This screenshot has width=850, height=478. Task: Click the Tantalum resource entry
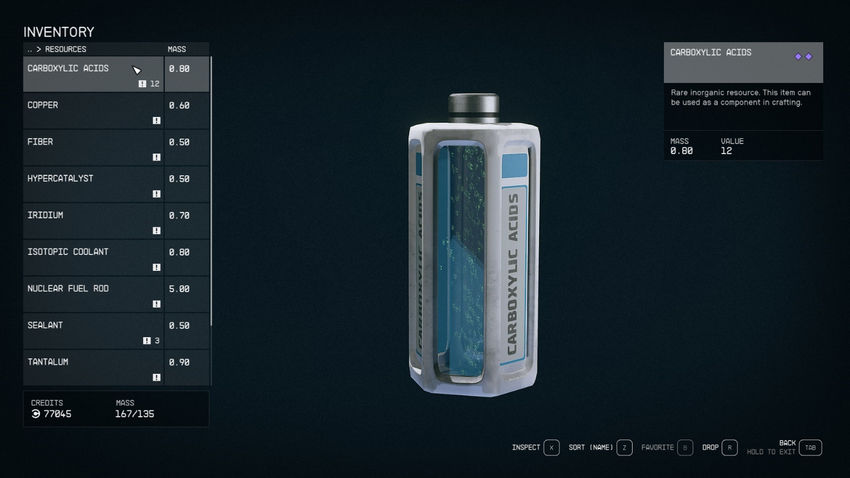click(92, 367)
